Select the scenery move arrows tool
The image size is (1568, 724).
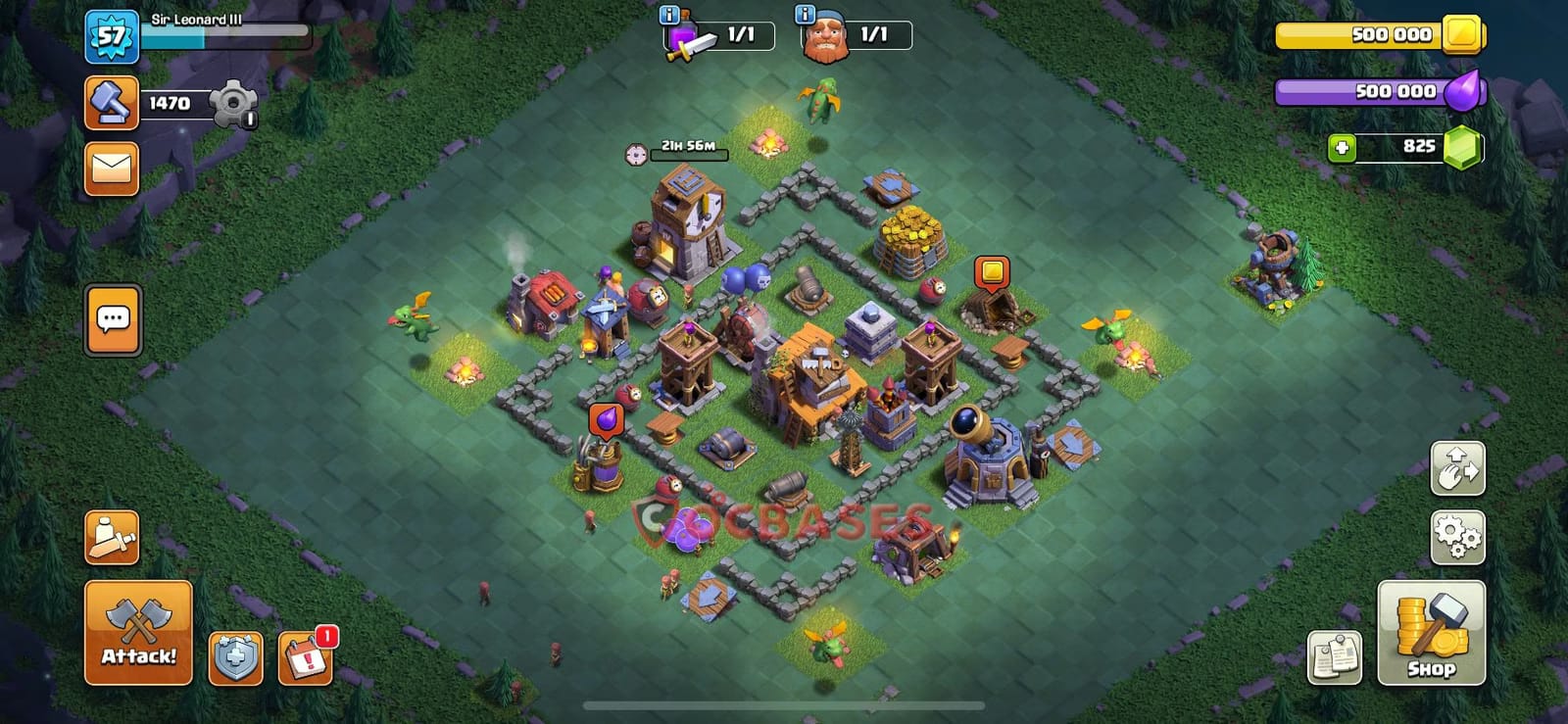click(x=1458, y=469)
